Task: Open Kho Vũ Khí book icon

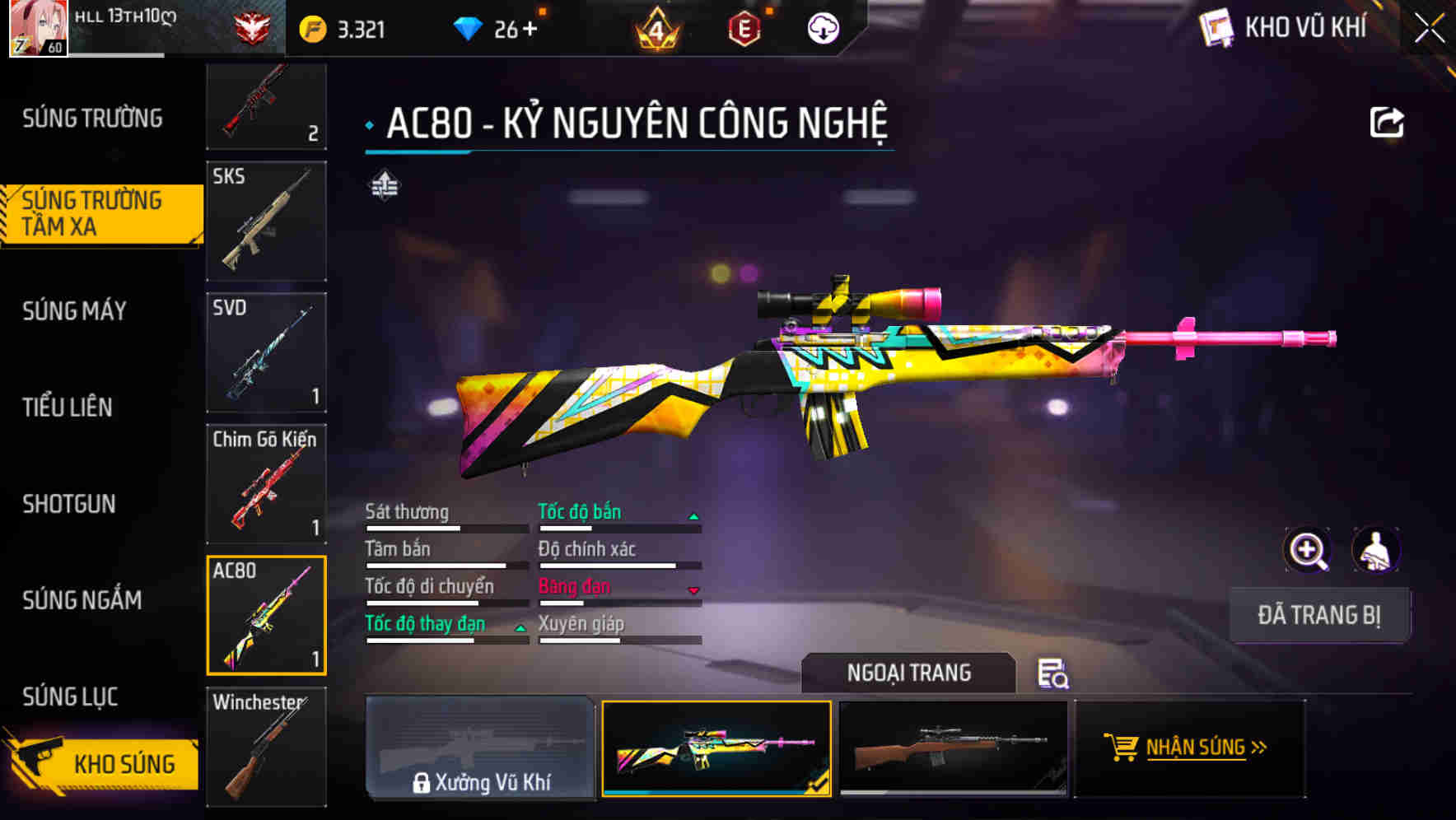Action: (1216, 27)
